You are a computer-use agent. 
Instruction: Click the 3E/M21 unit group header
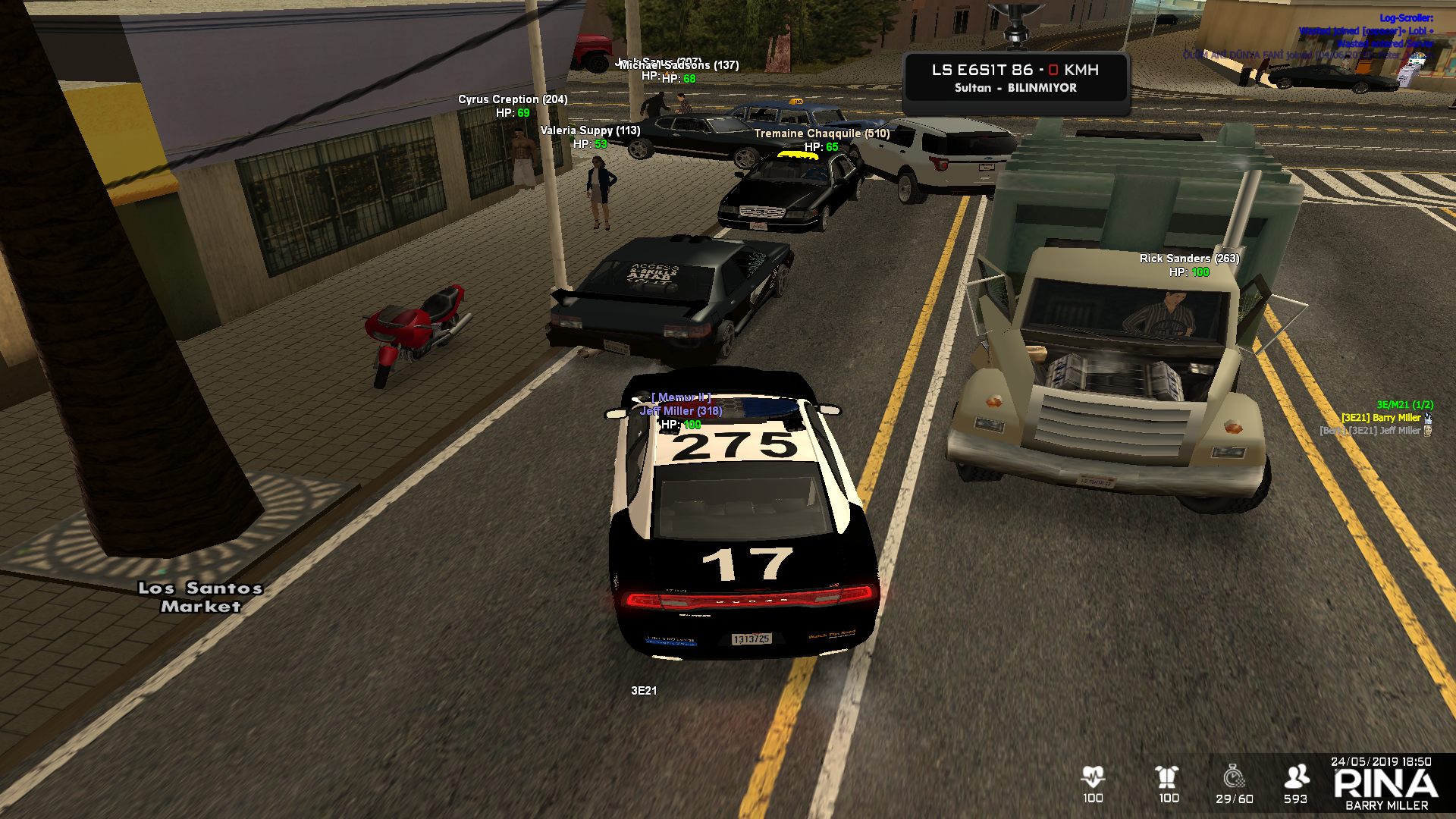coord(1404,405)
